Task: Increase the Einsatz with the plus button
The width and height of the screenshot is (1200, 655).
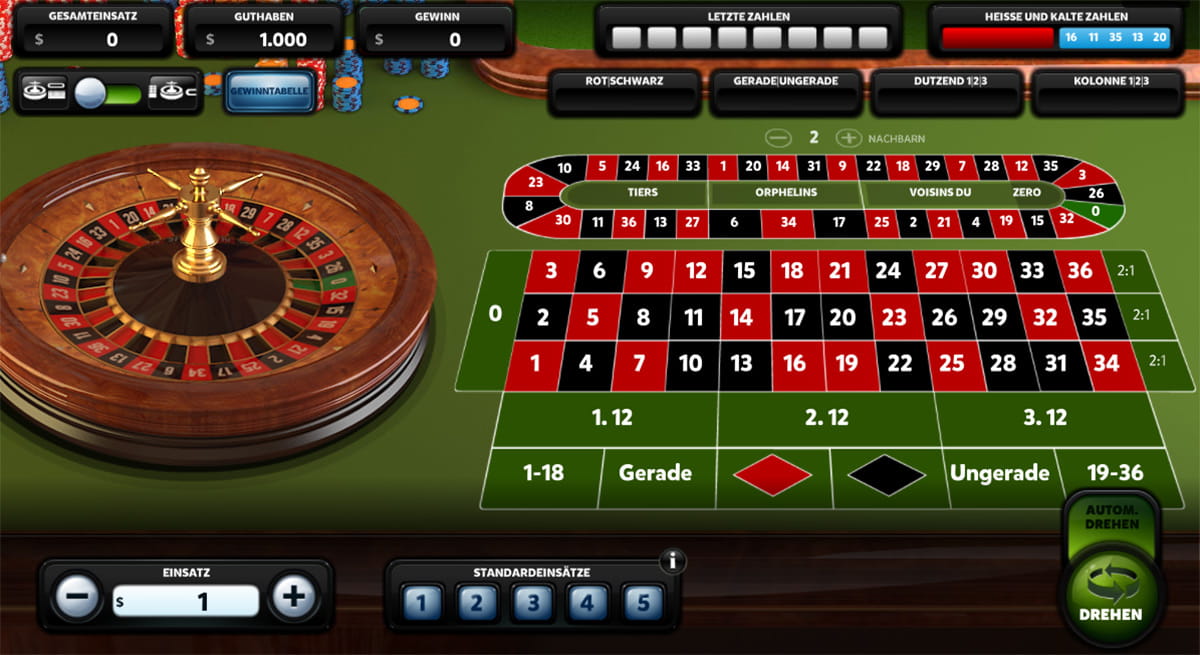Action: pos(294,598)
